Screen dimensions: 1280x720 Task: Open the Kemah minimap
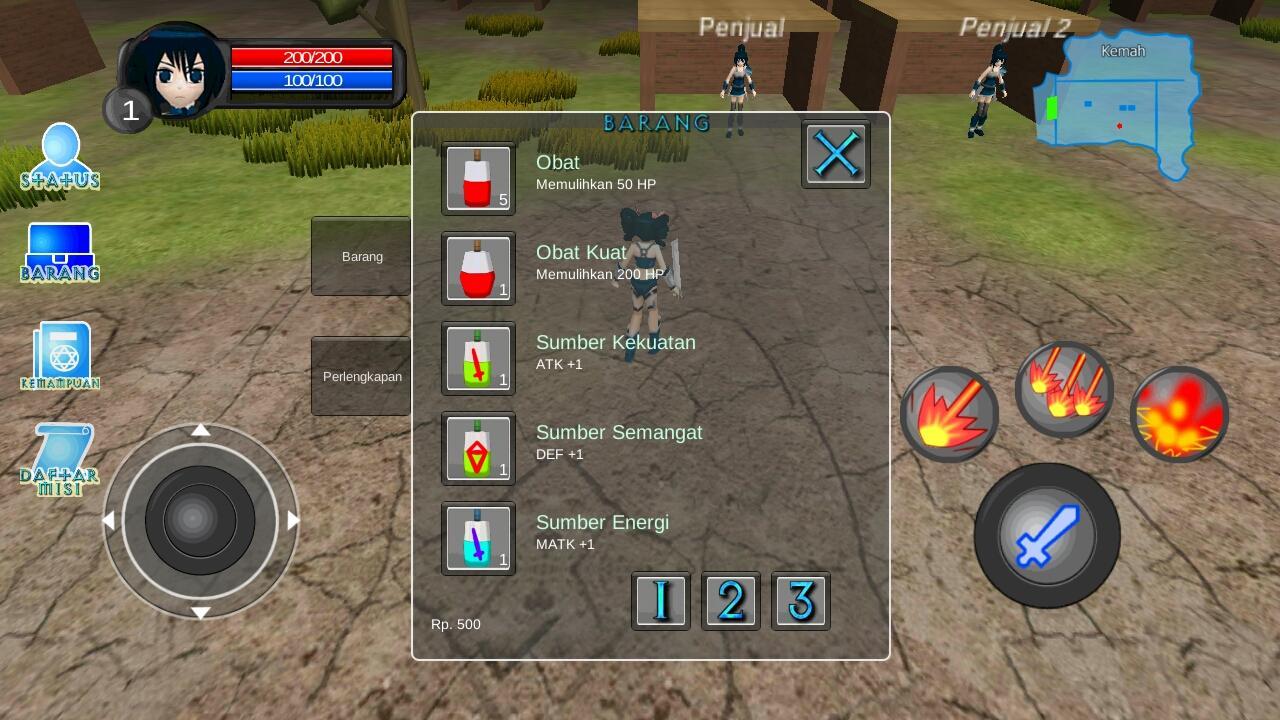click(x=1120, y=100)
